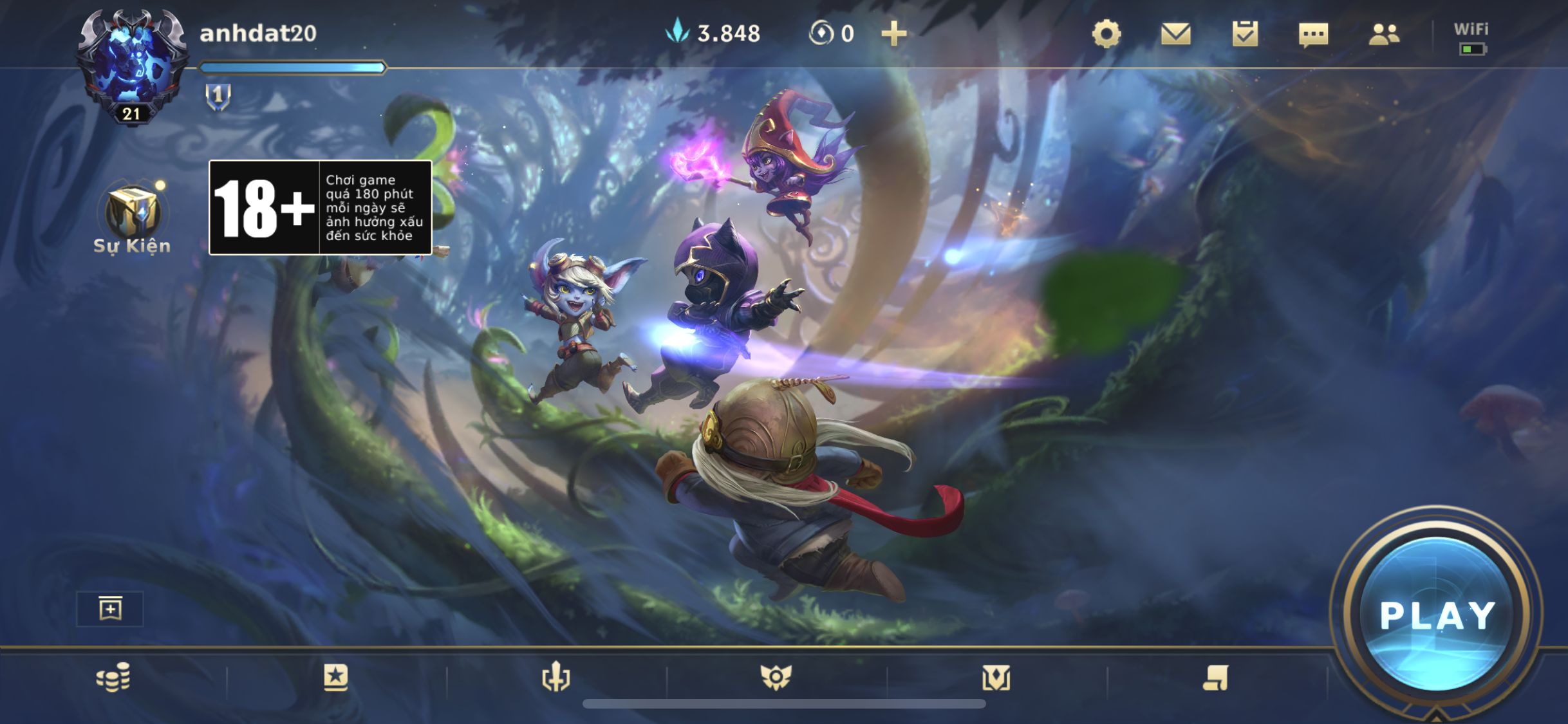This screenshot has height=724, width=1568.
Task: Open the coin stack store tab
Action: (113, 678)
